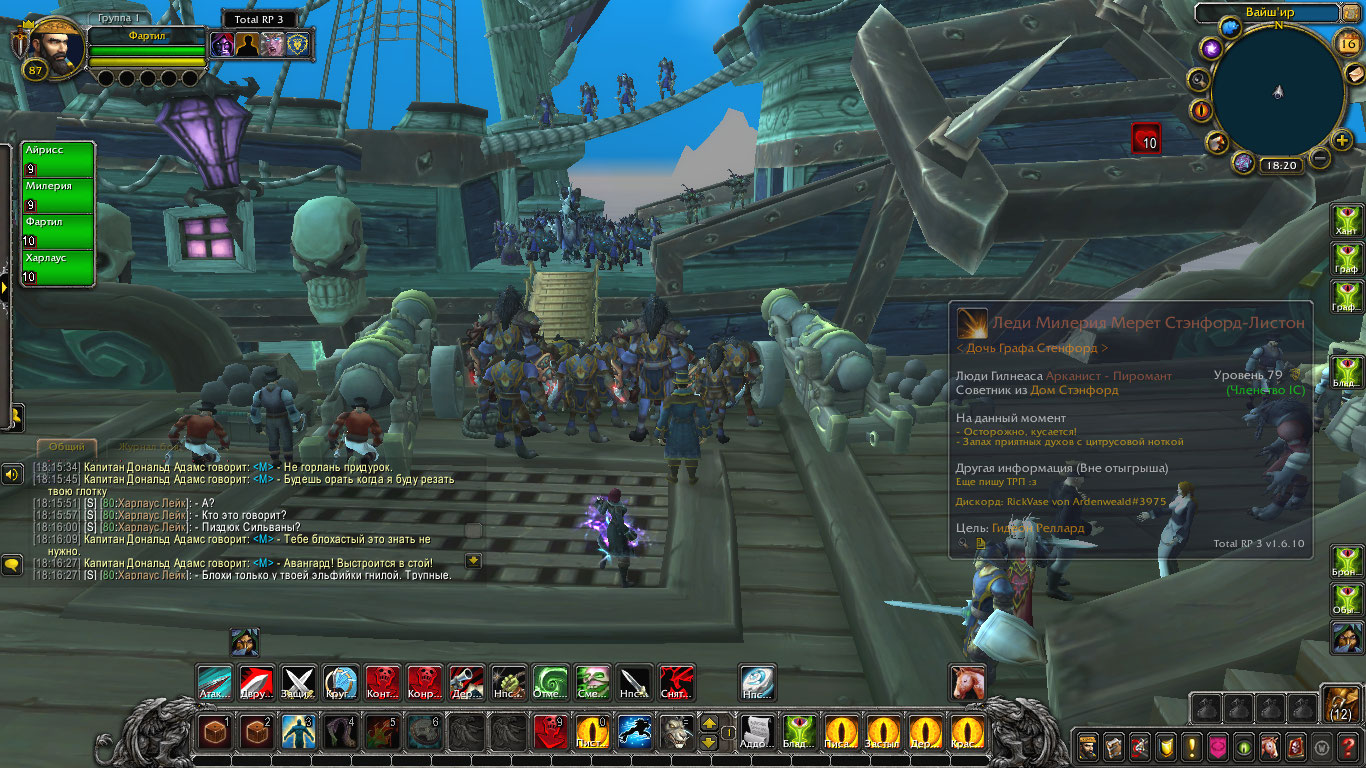
Task: Switch to the Общий chat tab
Action: click(67, 447)
